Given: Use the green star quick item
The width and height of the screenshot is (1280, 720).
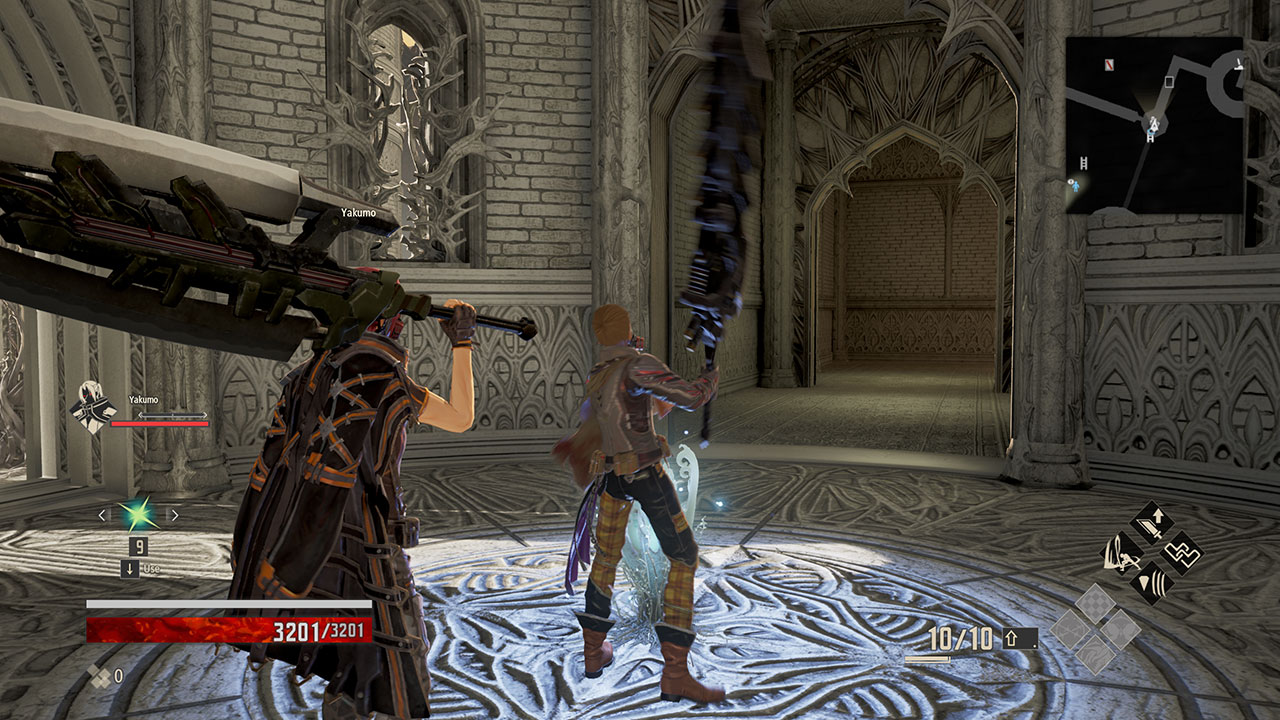Looking at the screenshot, I should coord(138,515).
